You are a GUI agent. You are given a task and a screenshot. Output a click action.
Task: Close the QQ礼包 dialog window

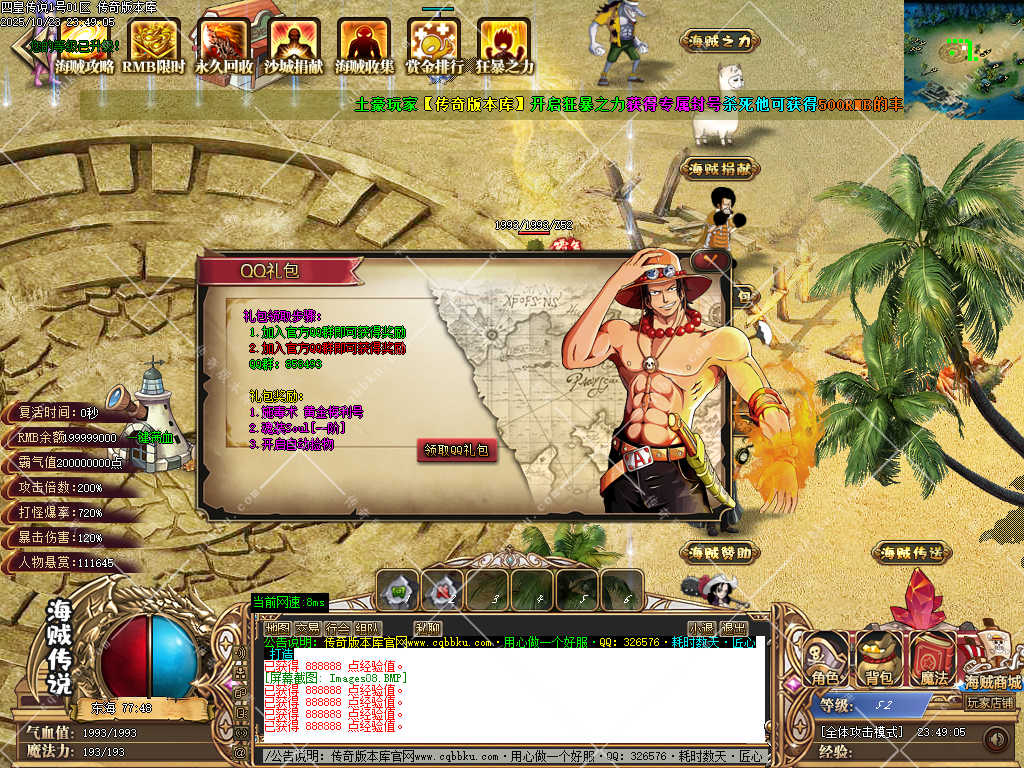711,260
